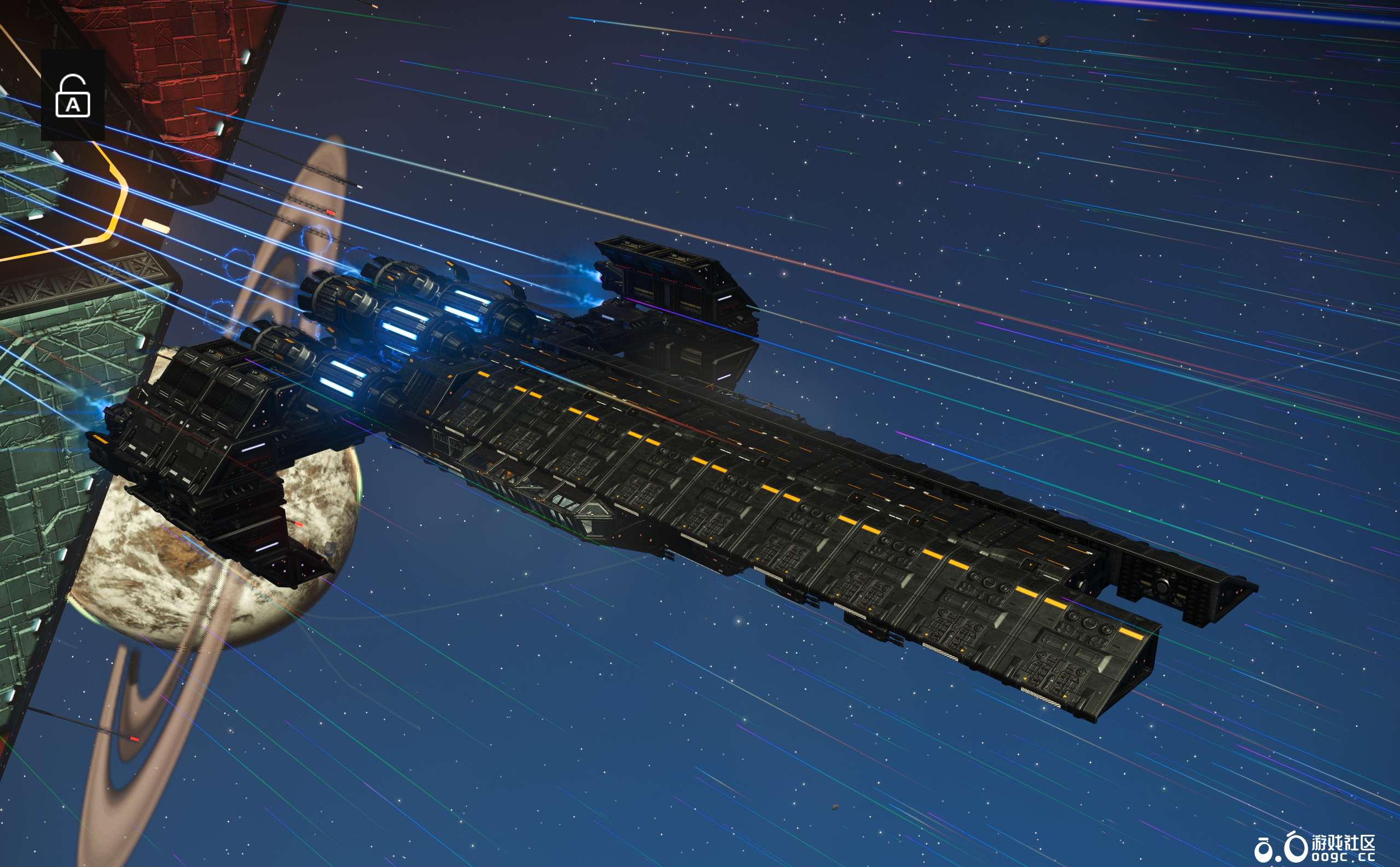
Task: Click the "A" button glyph inside the padlock
Action: pyautogui.click(x=73, y=106)
